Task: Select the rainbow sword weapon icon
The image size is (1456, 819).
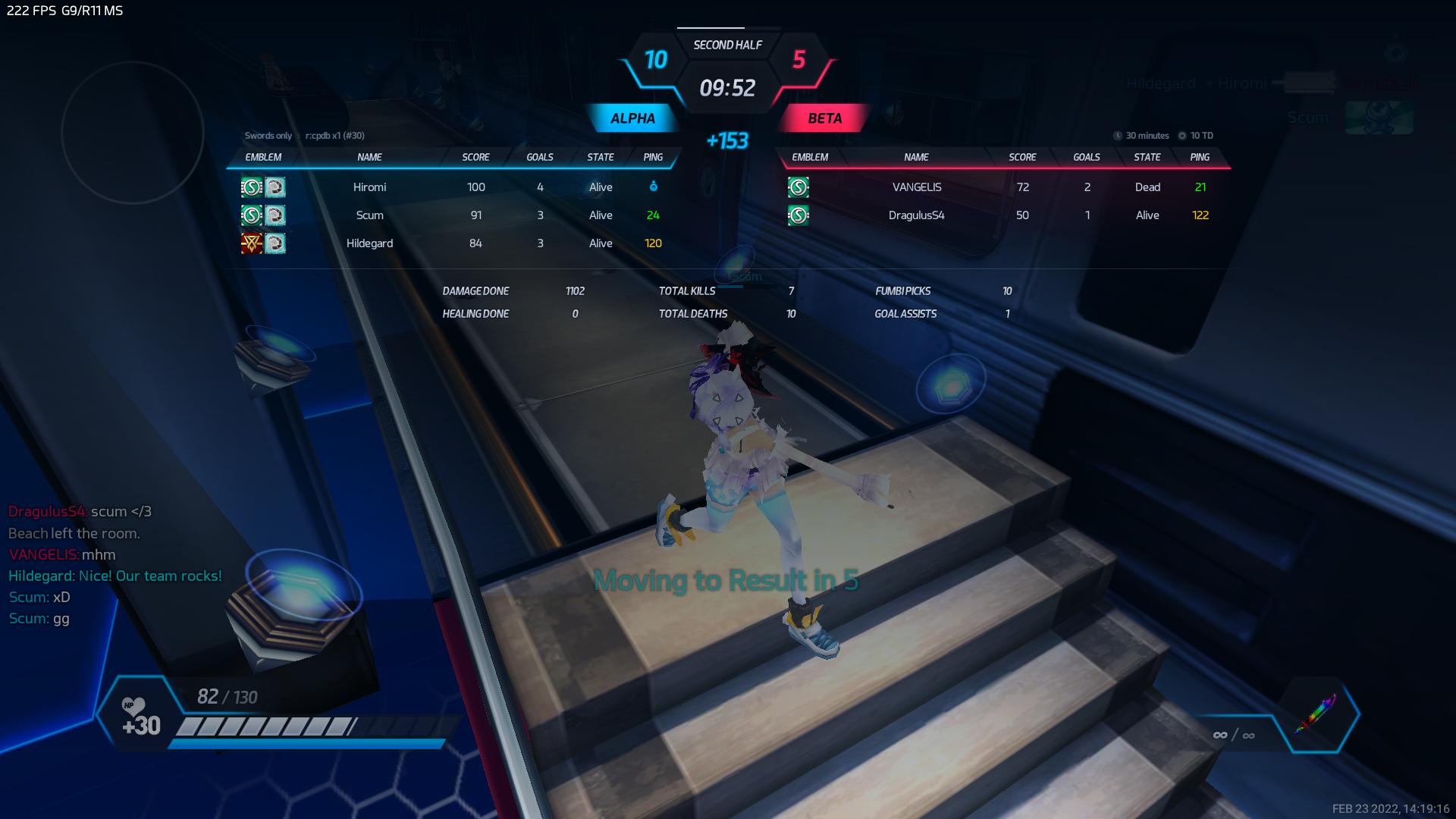Action: point(1315,714)
